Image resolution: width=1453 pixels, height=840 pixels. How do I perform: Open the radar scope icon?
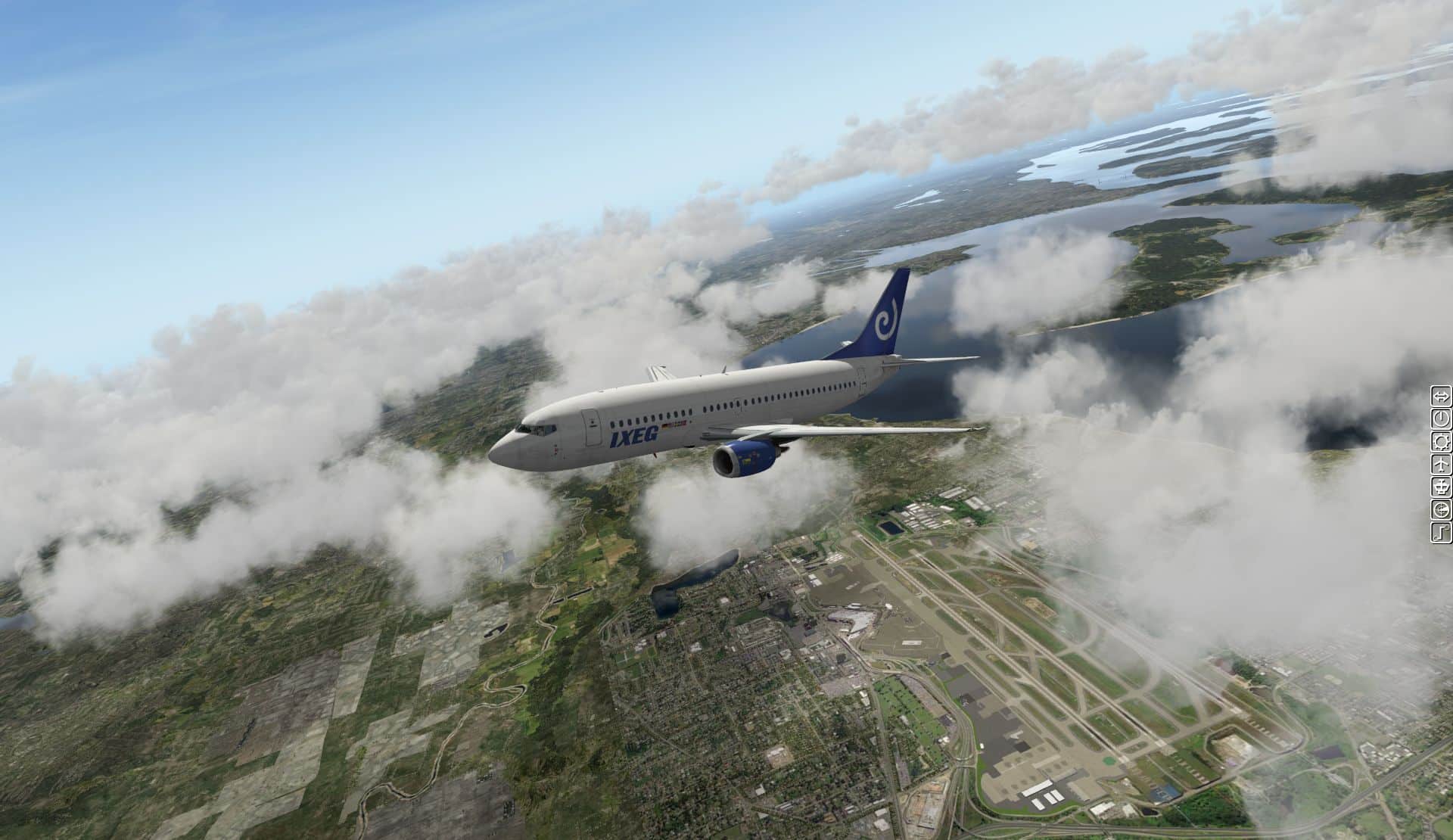pyautogui.click(x=1441, y=509)
